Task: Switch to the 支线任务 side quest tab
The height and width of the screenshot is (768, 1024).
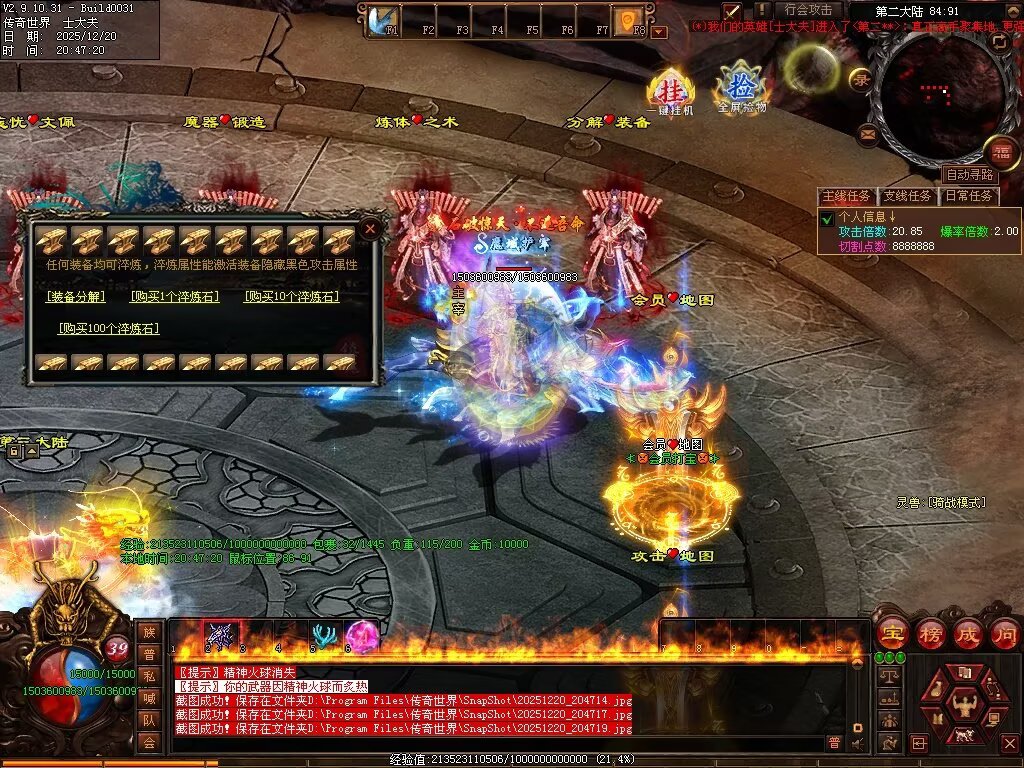Action: point(907,196)
